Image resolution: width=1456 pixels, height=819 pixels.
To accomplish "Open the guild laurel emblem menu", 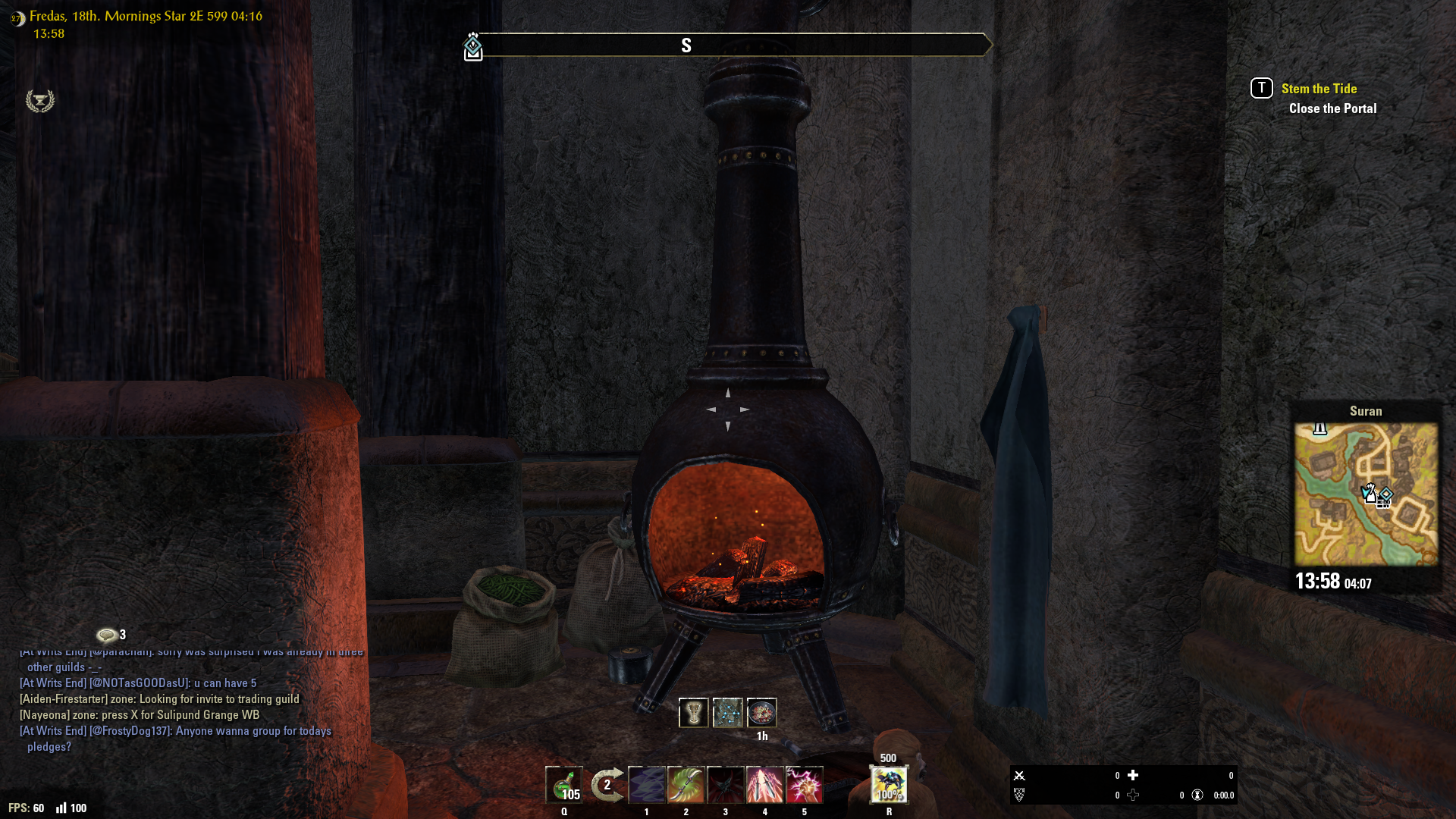I will [40, 101].
